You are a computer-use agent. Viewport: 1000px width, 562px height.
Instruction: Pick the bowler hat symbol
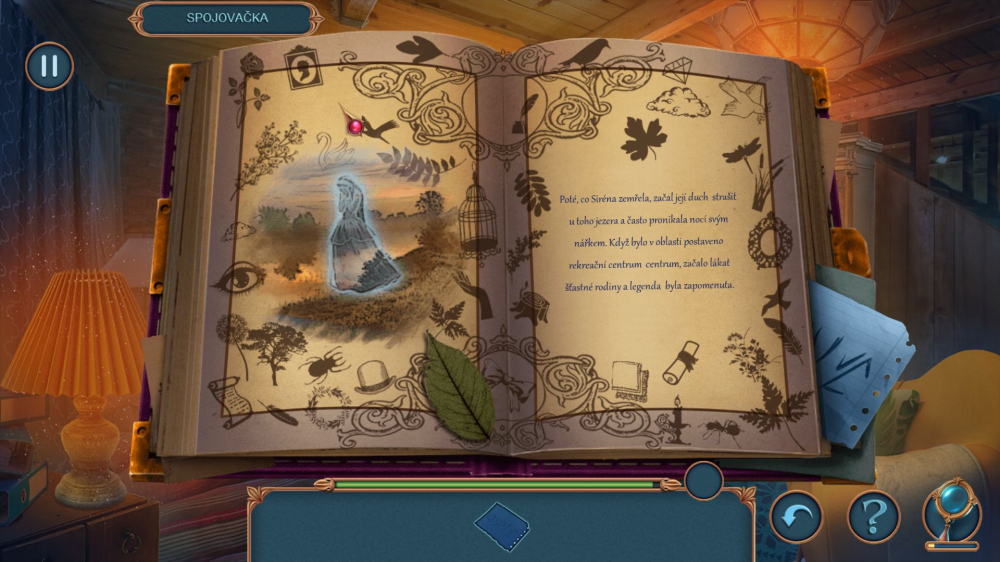(x=374, y=376)
